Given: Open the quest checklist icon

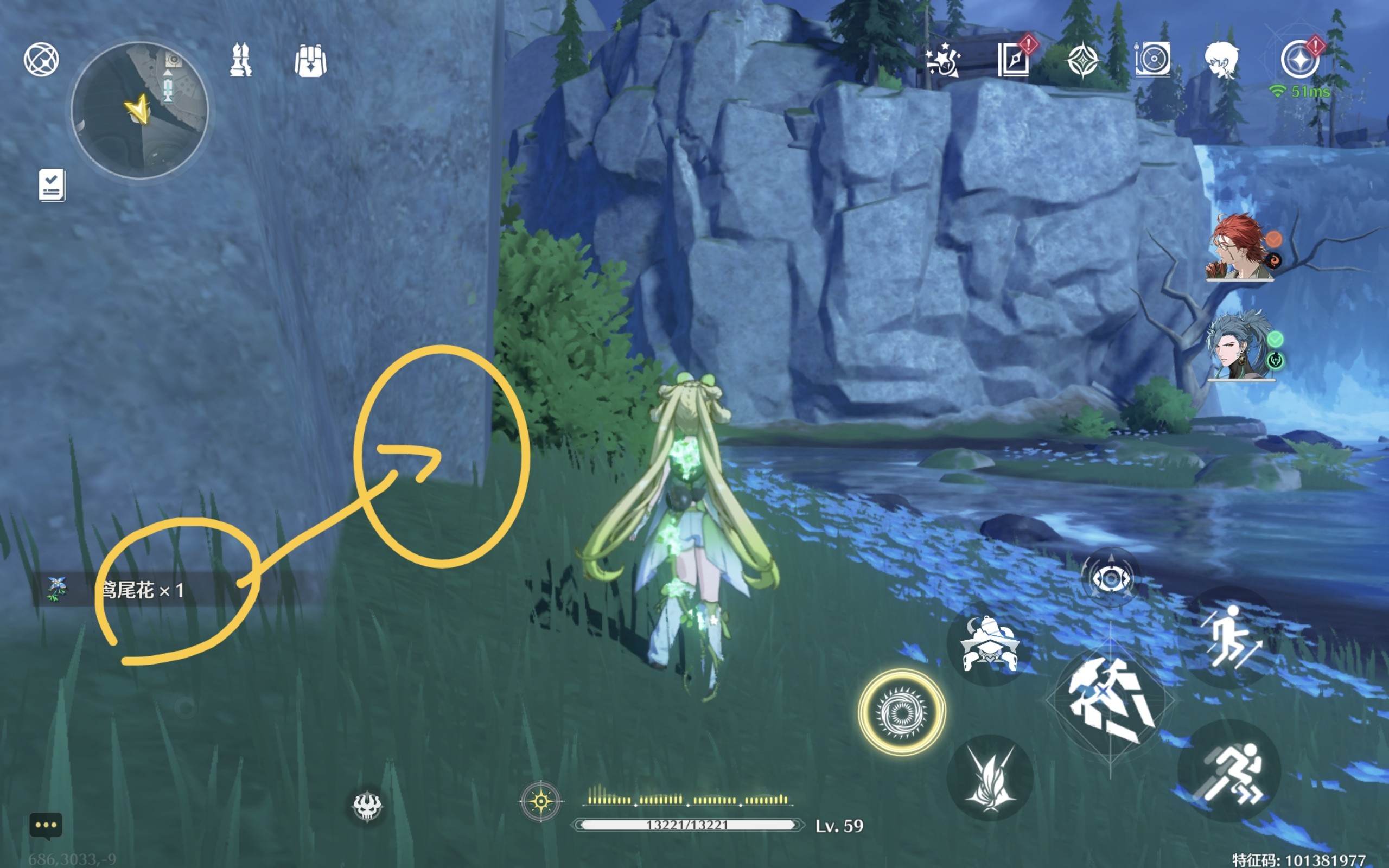Looking at the screenshot, I should pyautogui.click(x=52, y=185).
